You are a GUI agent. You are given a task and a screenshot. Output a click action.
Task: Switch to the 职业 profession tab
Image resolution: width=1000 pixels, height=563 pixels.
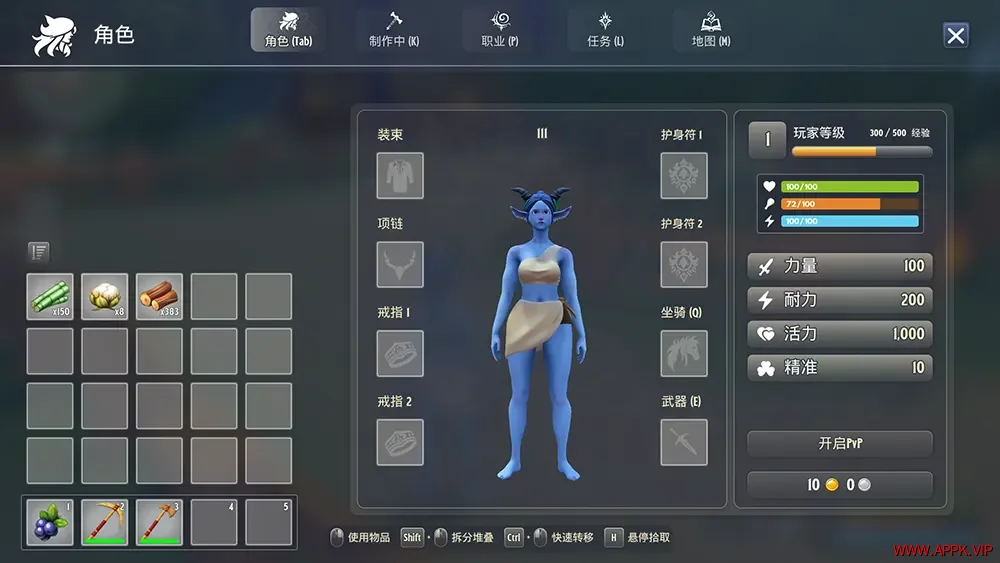pos(500,30)
